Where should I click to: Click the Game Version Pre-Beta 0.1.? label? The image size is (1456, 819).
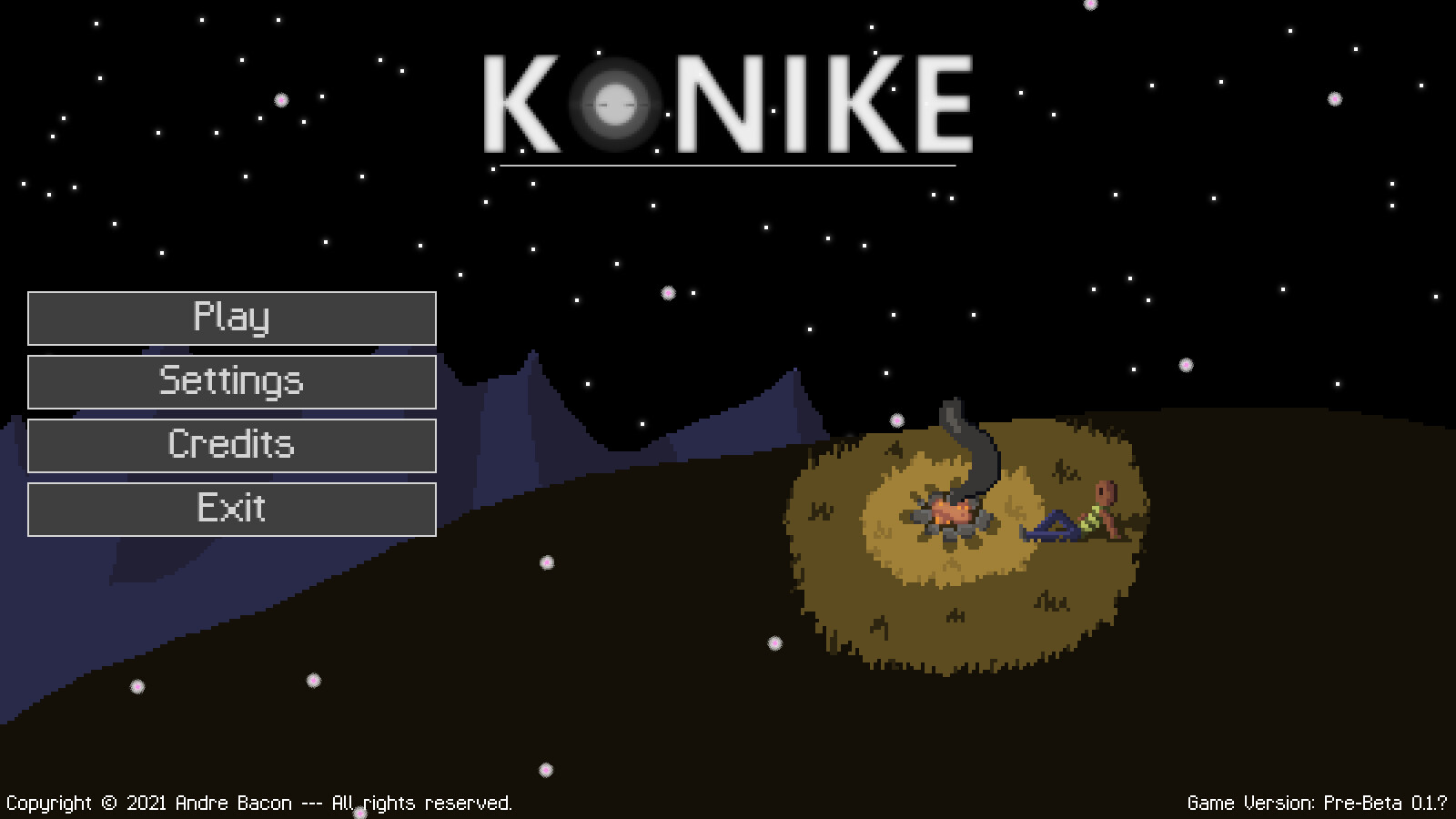coord(1318,804)
